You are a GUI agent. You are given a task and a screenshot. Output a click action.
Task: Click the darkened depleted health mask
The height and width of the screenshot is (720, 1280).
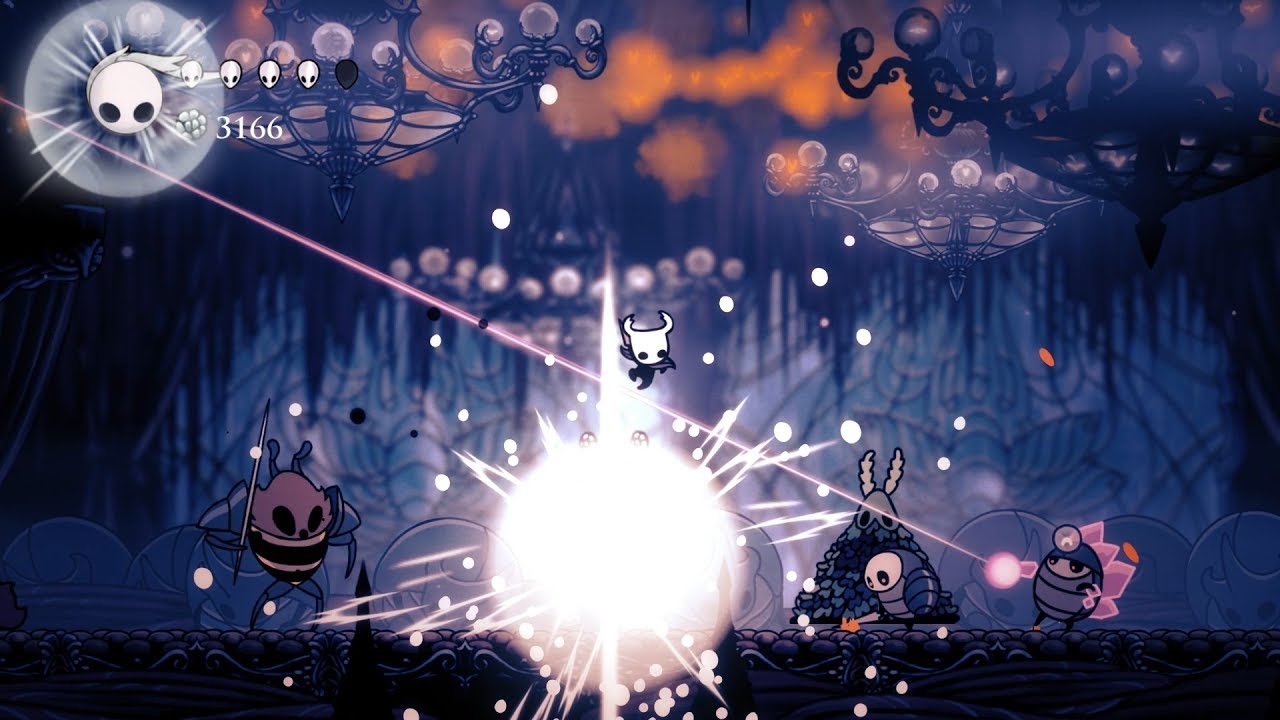345,72
